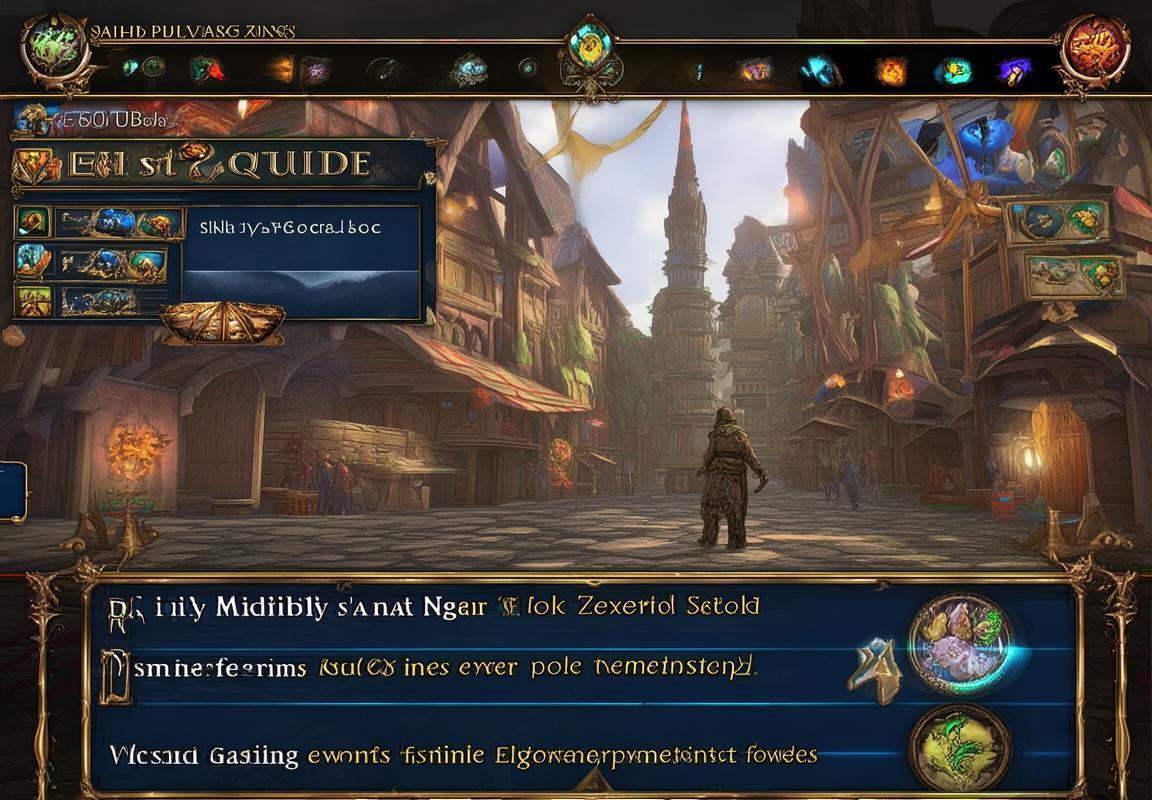This screenshot has height=800, width=1152.
Task: Click the green and red leaf icon
Action: pyautogui.click(x=205, y=69)
